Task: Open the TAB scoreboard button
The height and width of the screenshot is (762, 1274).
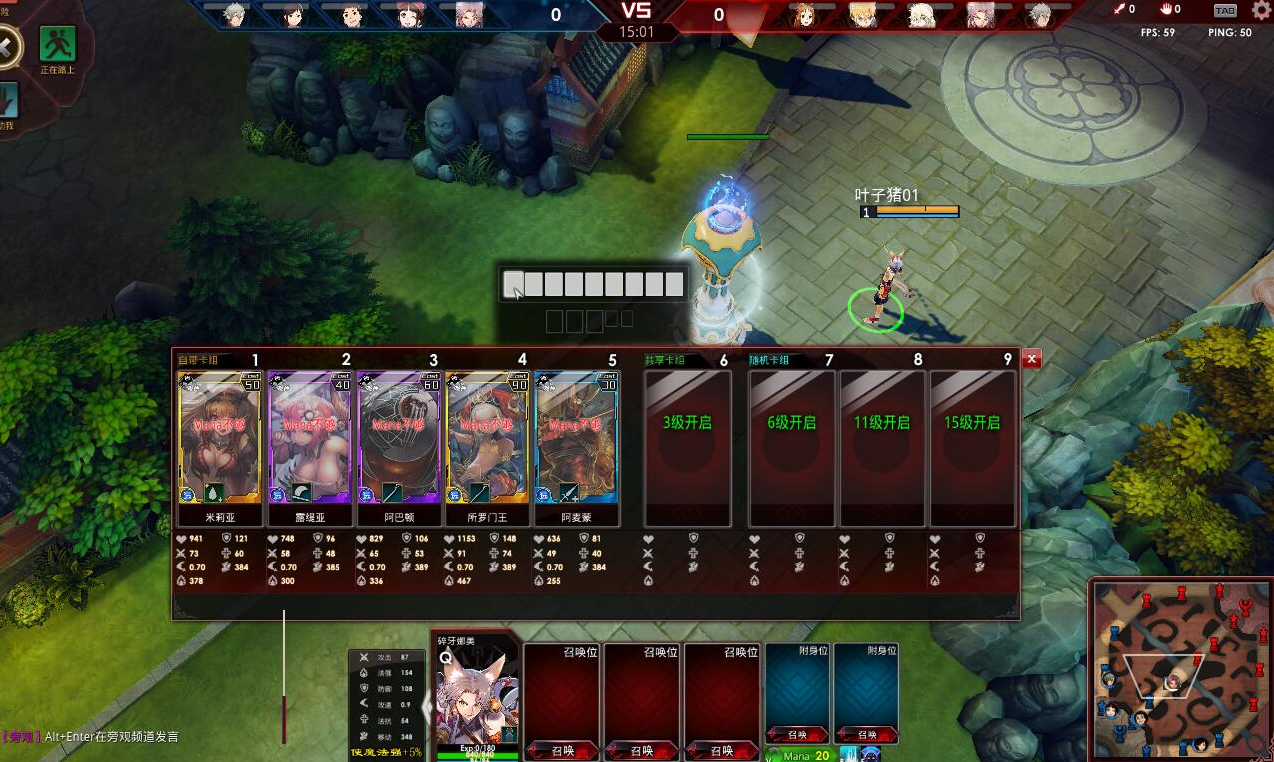Action: [1224, 10]
